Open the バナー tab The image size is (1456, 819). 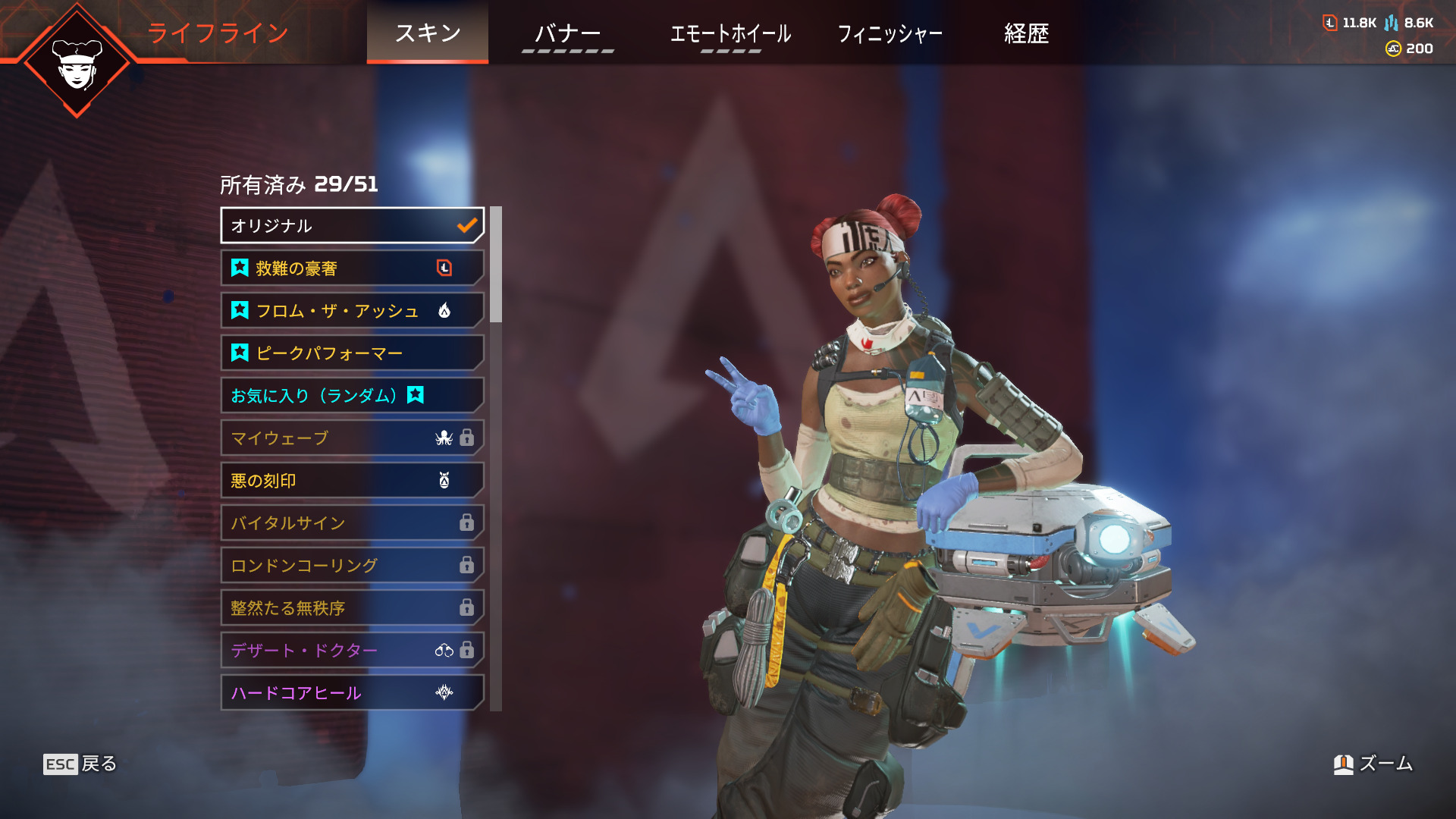567,33
